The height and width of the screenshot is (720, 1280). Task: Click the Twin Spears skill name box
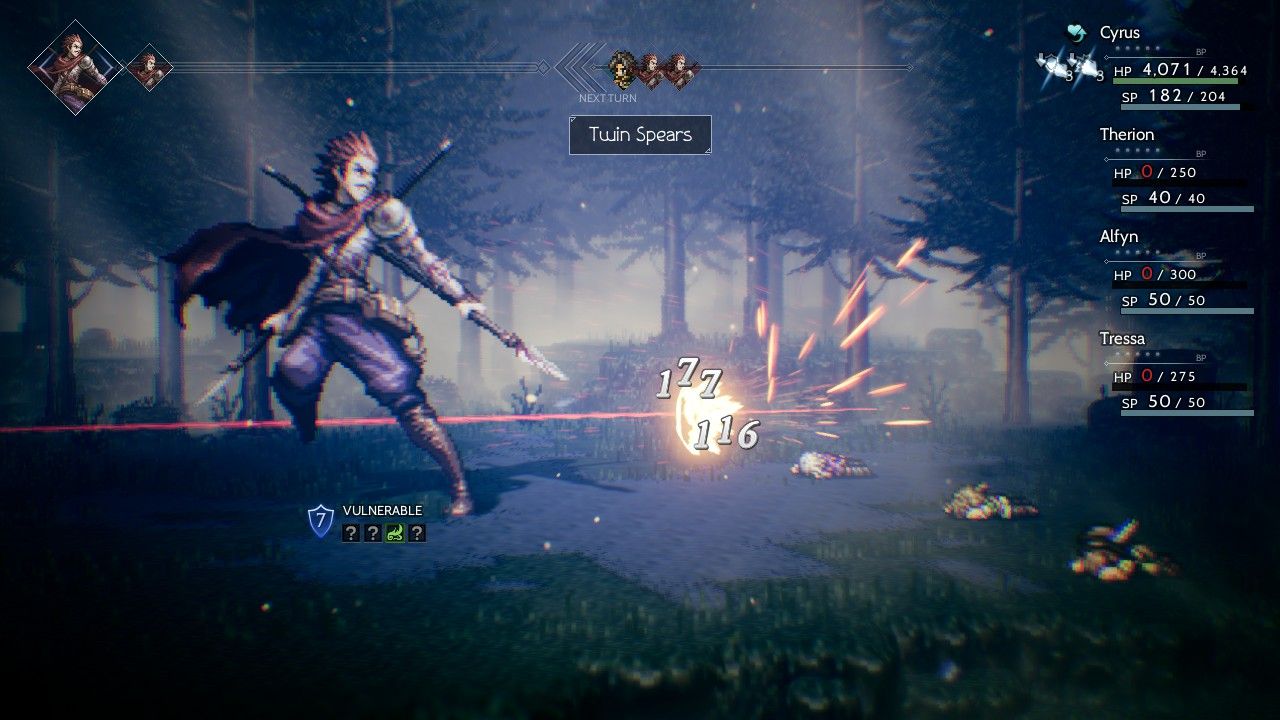(640, 135)
